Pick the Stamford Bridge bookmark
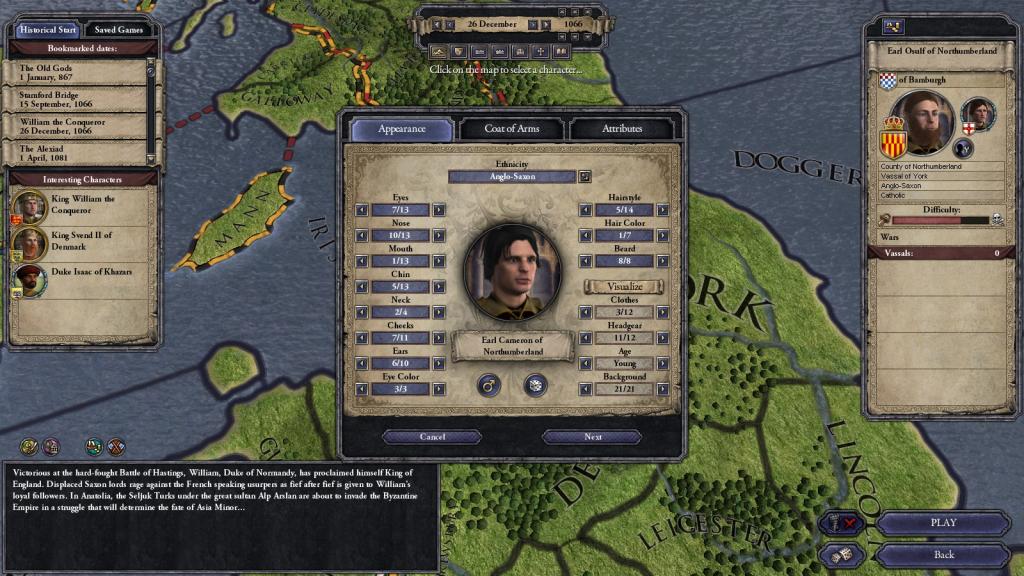 [80, 99]
